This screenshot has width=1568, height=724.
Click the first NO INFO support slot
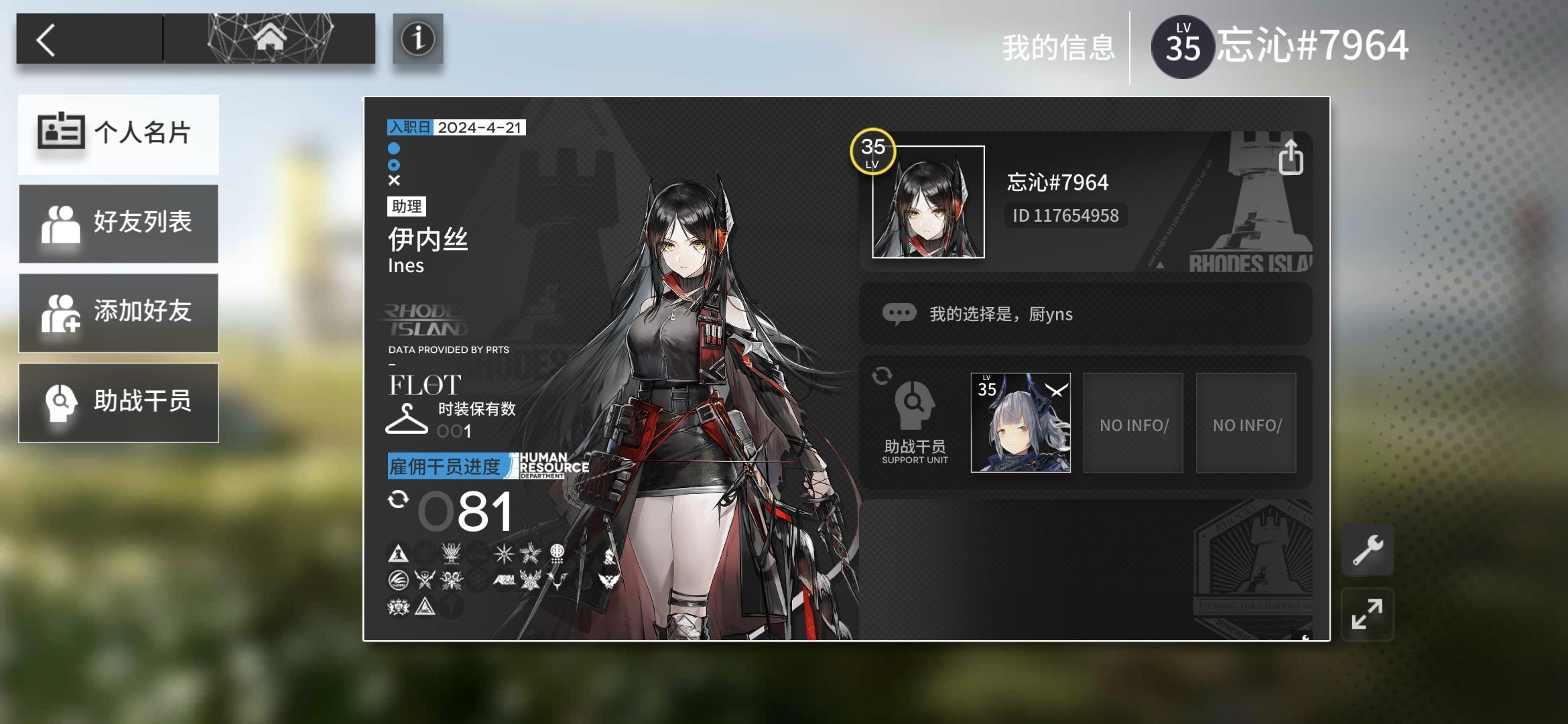click(1132, 422)
